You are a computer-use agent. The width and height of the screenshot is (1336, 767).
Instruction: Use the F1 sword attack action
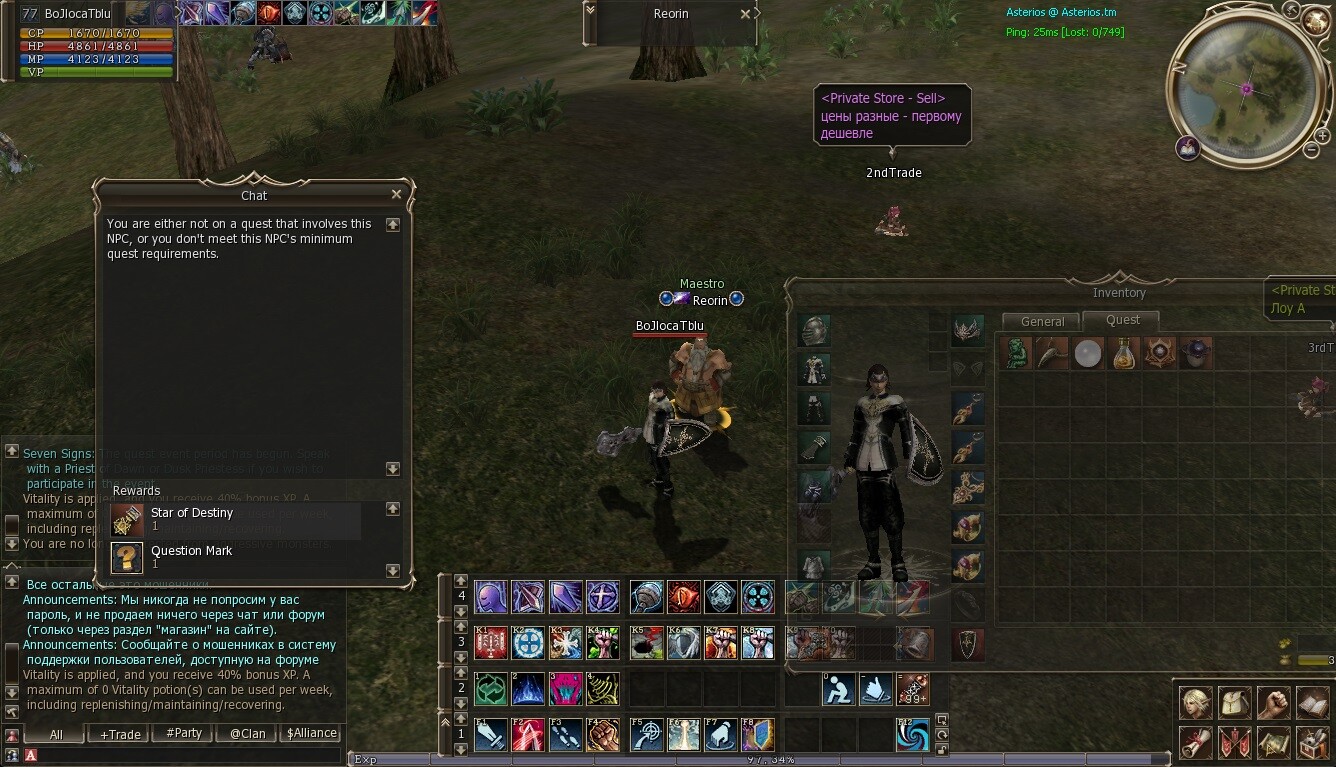click(490, 736)
